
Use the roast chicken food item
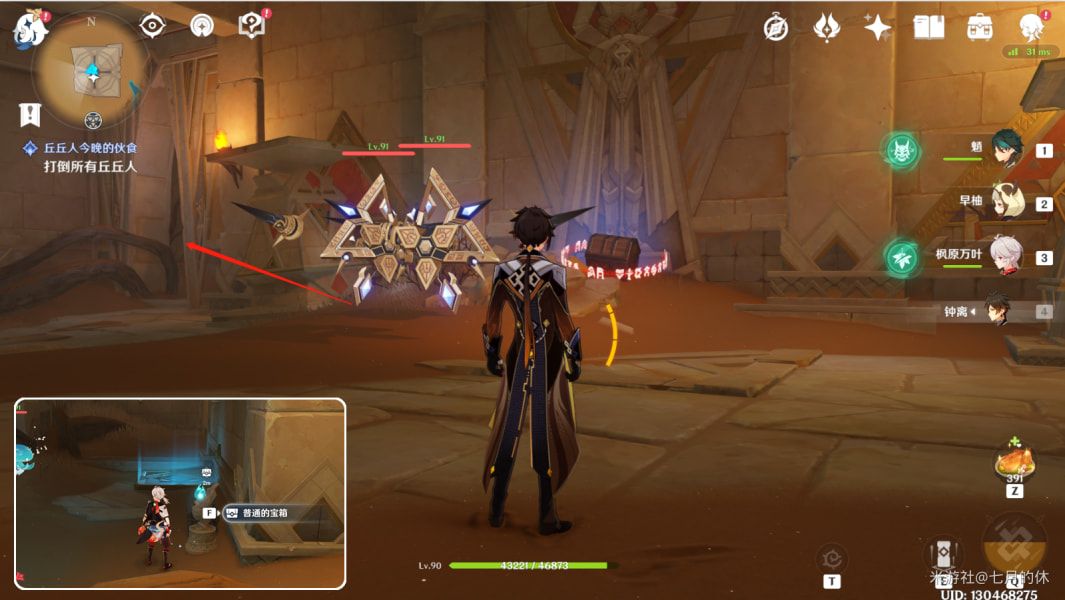click(1014, 462)
